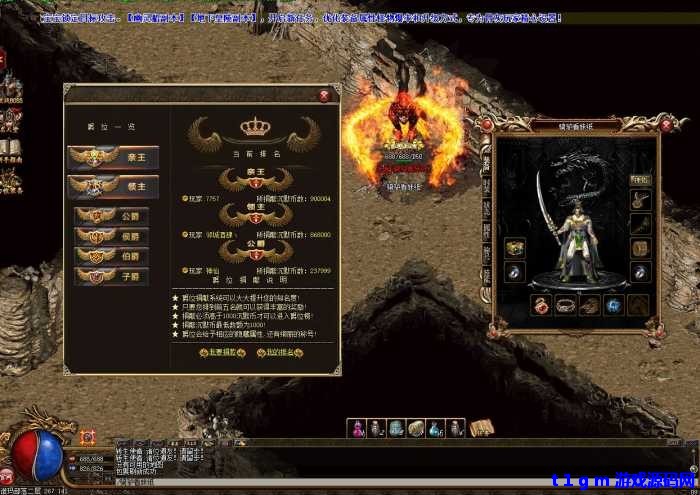Select the gold bracelet equipment slot
The image size is (700, 495).
tap(566, 305)
